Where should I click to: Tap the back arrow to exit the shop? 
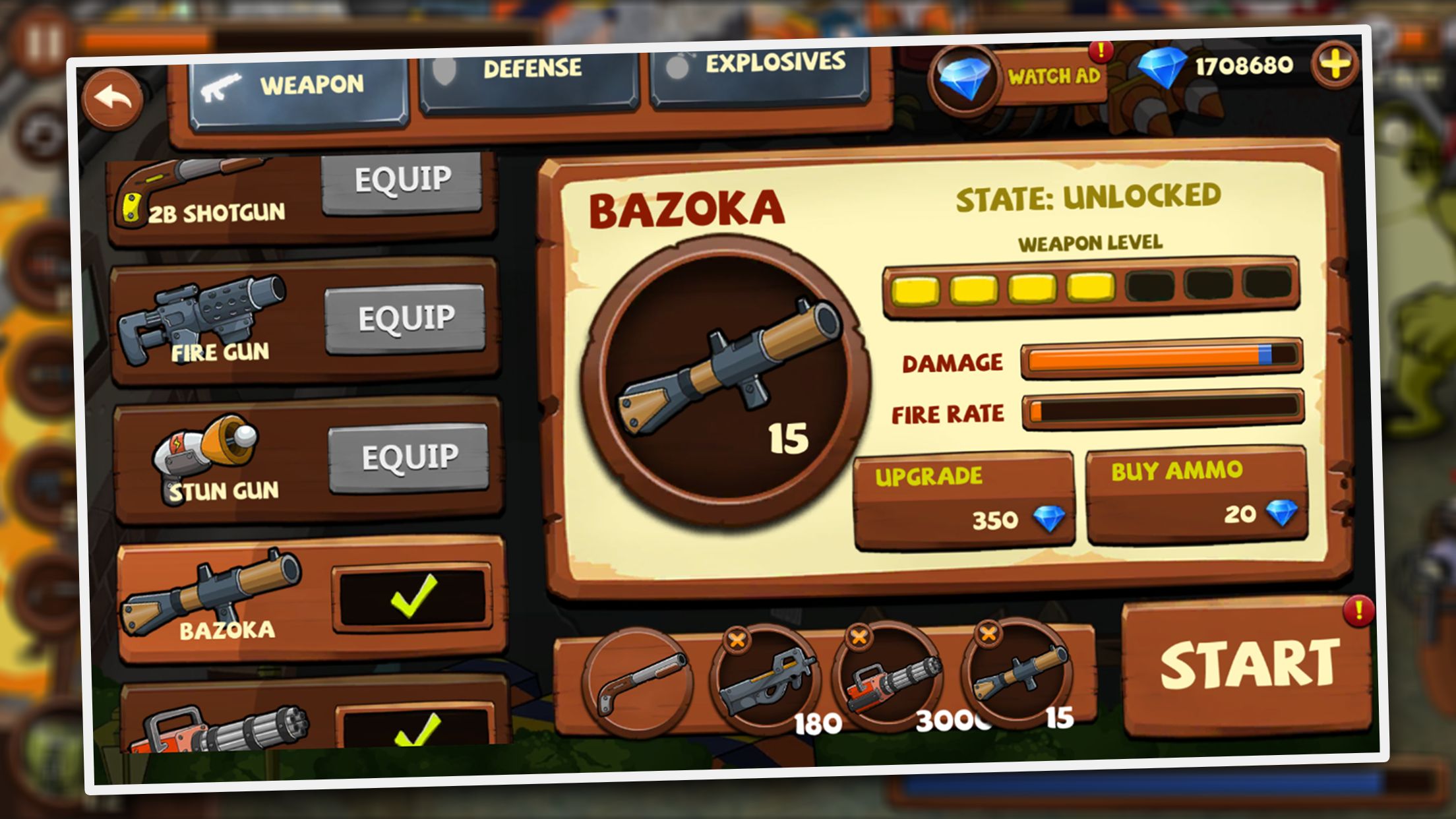coord(112,99)
